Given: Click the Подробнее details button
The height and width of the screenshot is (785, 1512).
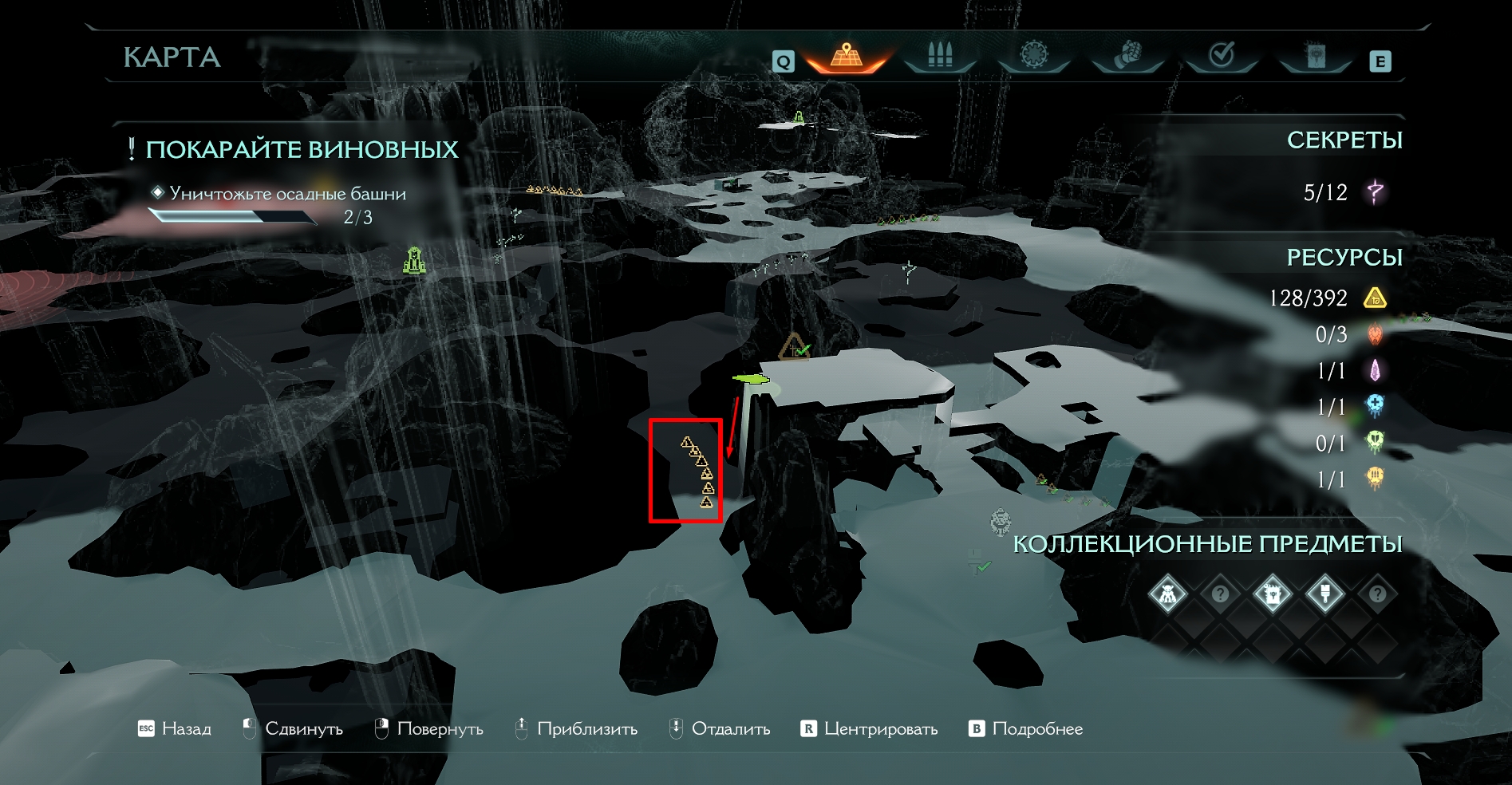Looking at the screenshot, I should pyautogui.click(x=1026, y=728).
